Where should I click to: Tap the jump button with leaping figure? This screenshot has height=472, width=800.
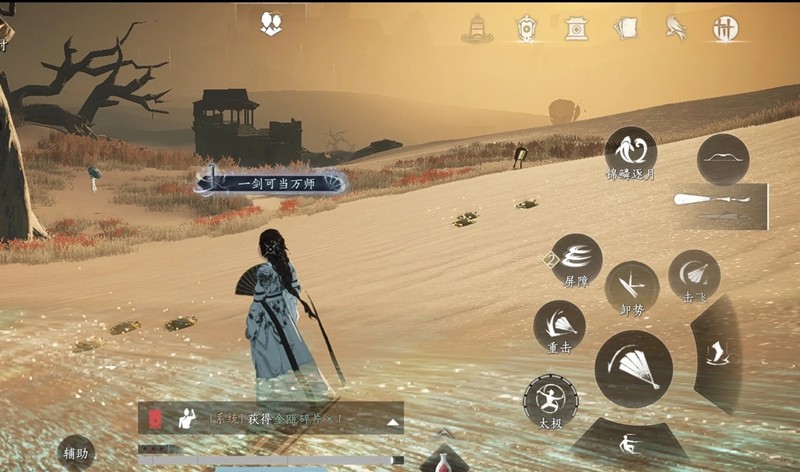pyautogui.click(x=719, y=350)
